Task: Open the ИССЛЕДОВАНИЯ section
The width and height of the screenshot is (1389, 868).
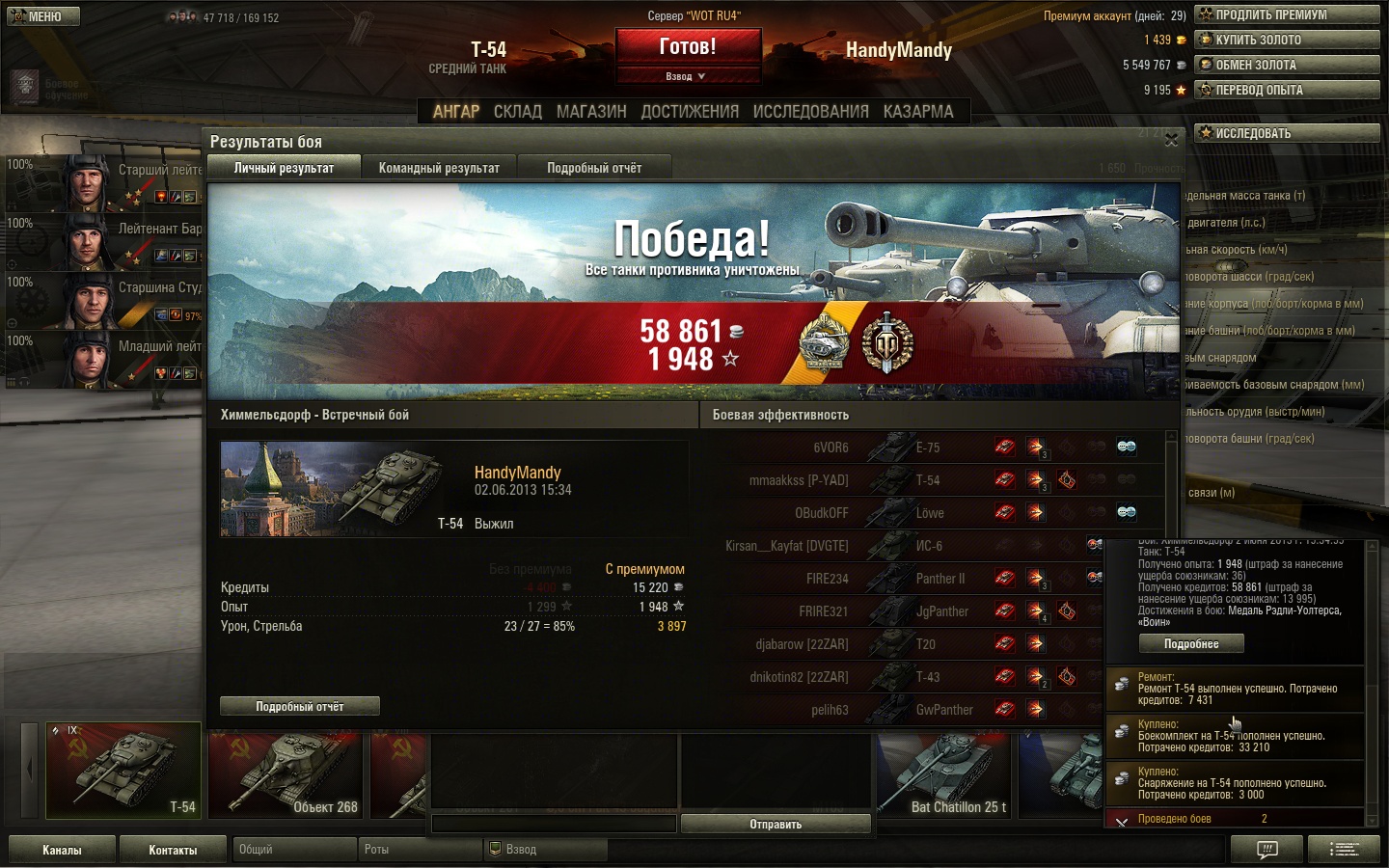Action: coord(810,112)
